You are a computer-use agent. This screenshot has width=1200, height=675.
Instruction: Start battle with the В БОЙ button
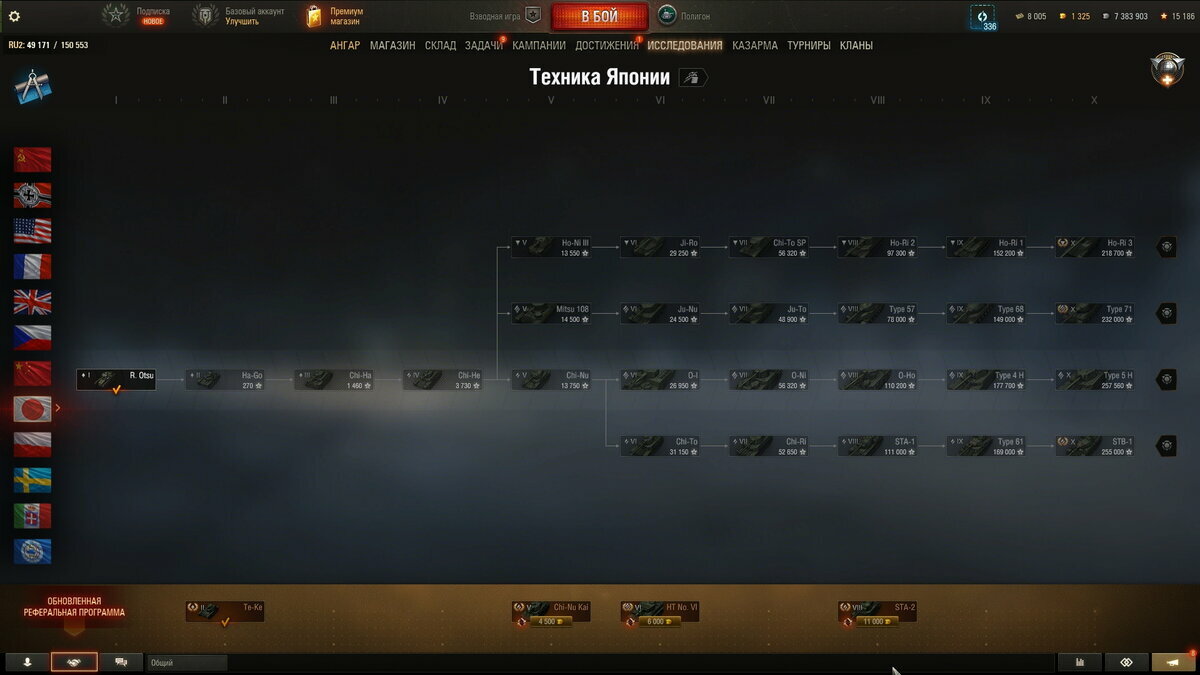pyautogui.click(x=599, y=16)
